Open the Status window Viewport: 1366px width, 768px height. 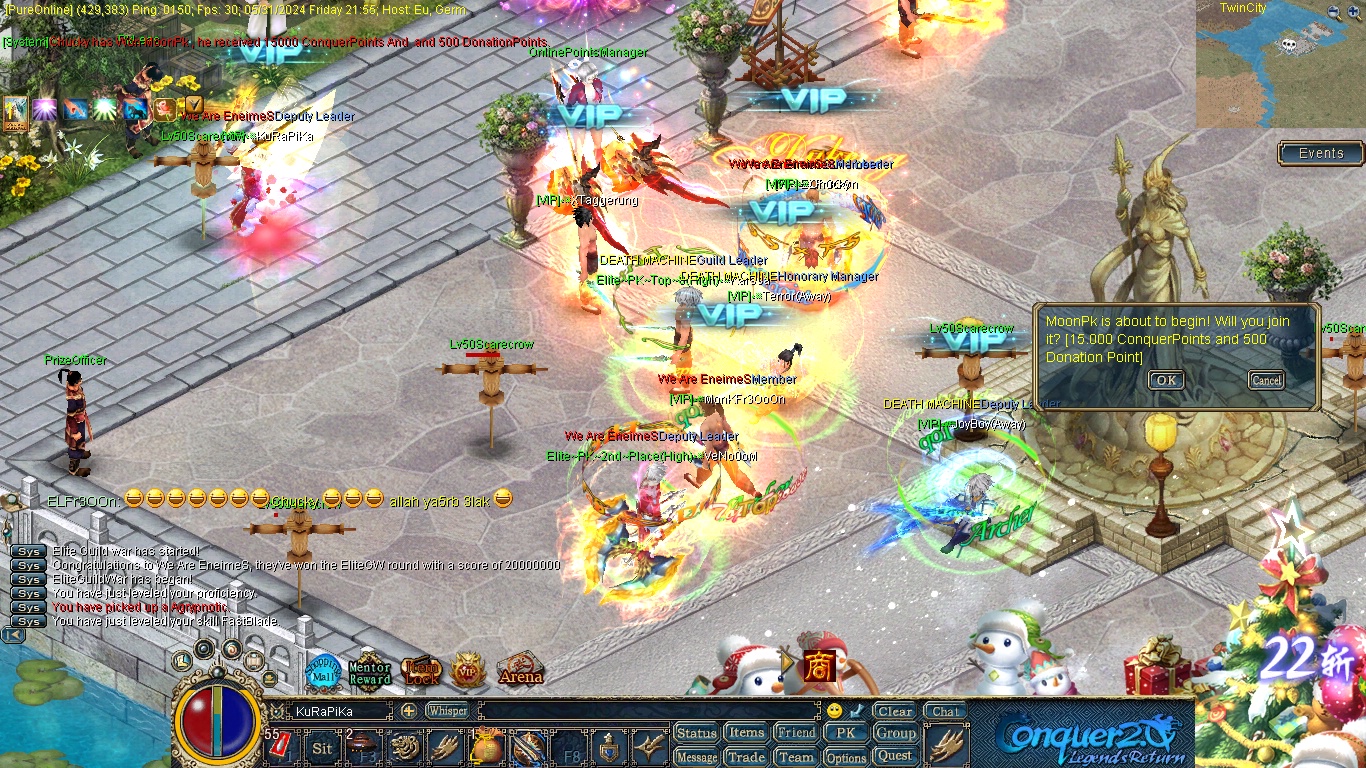[696, 733]
